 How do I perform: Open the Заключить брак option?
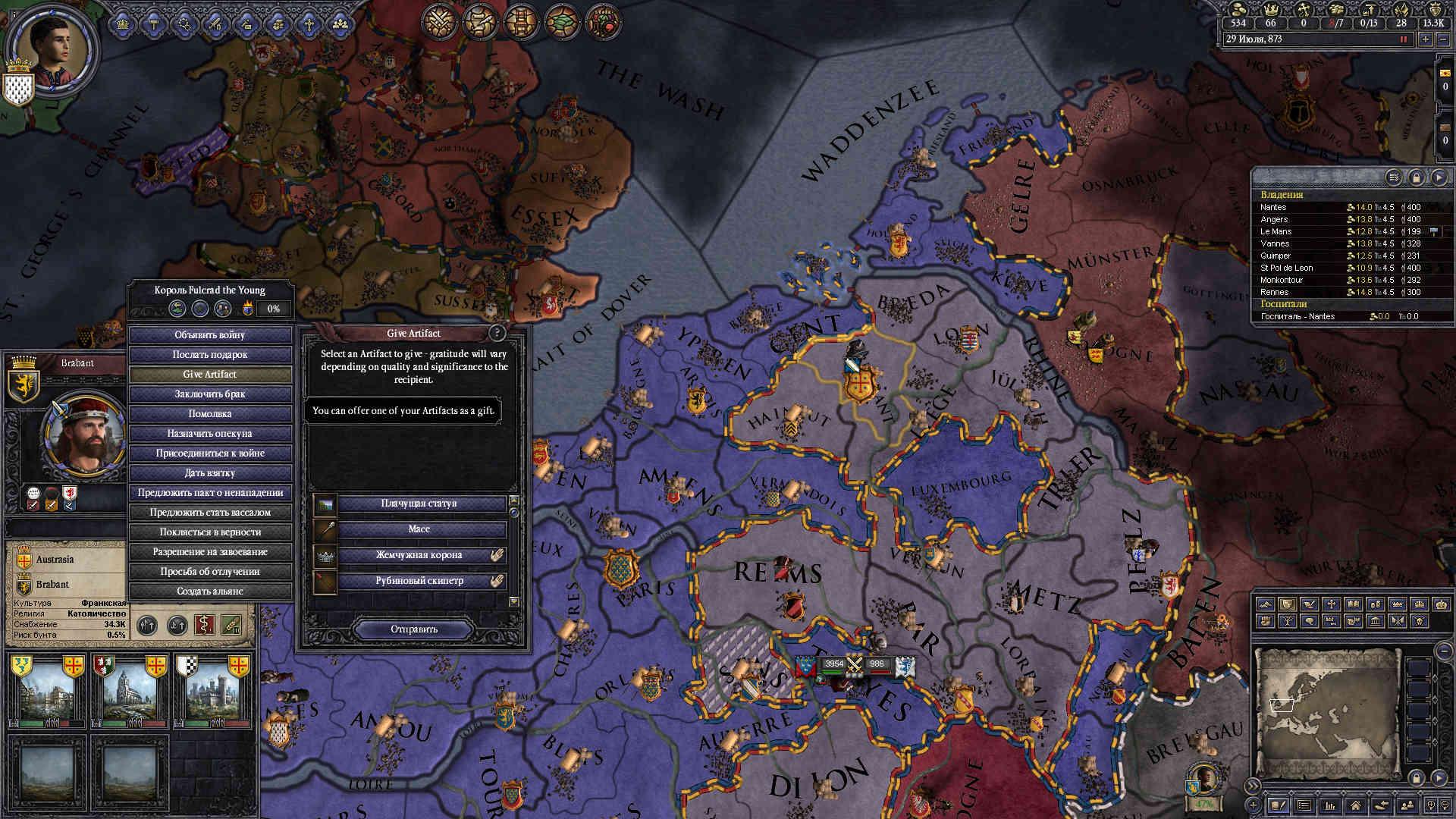(x=210, y=394)
